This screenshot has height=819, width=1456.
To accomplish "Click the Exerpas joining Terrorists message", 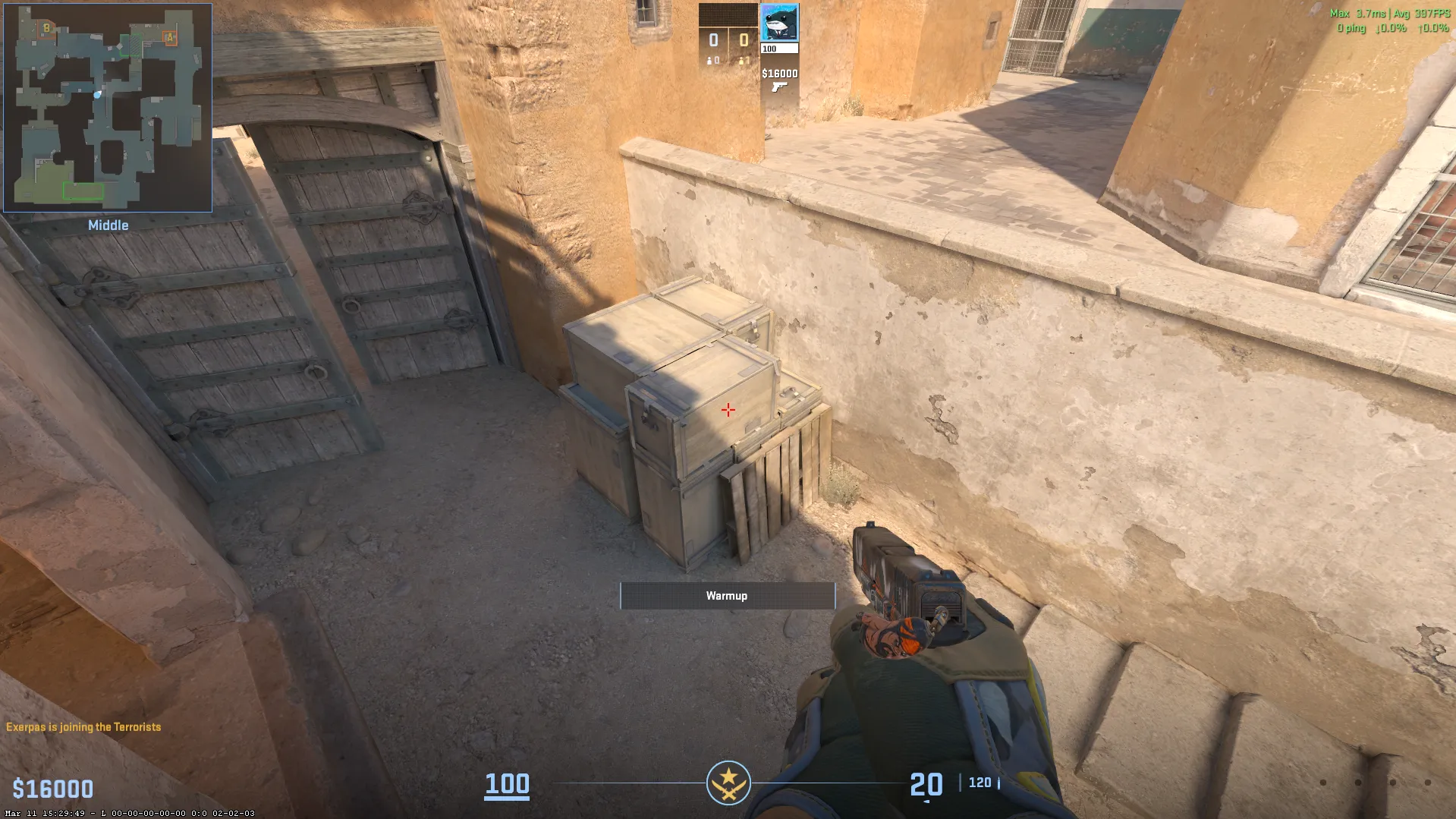I will (x=81, y=726).
